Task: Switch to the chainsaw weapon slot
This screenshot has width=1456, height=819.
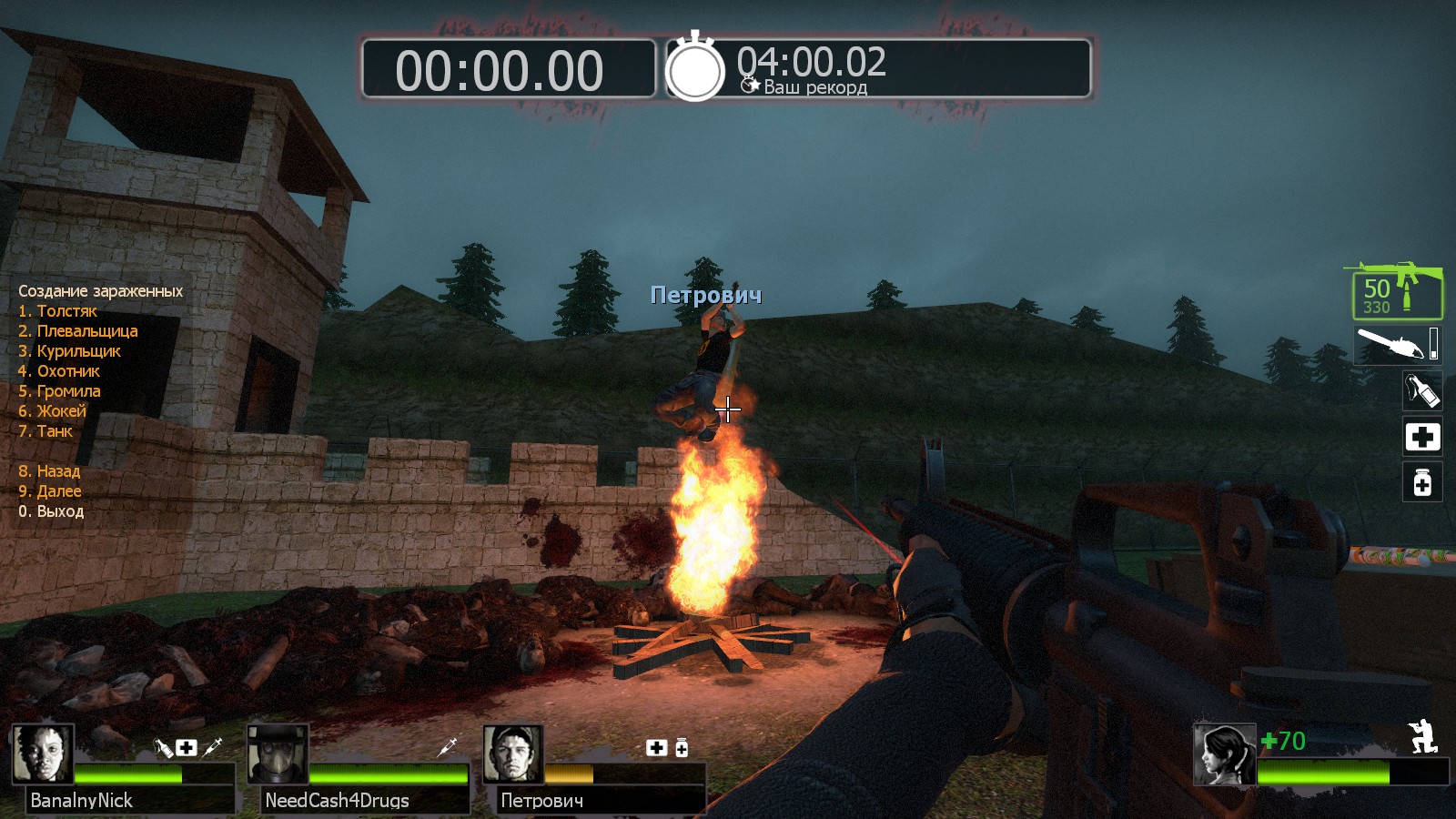Action: tap(1397, 345)
